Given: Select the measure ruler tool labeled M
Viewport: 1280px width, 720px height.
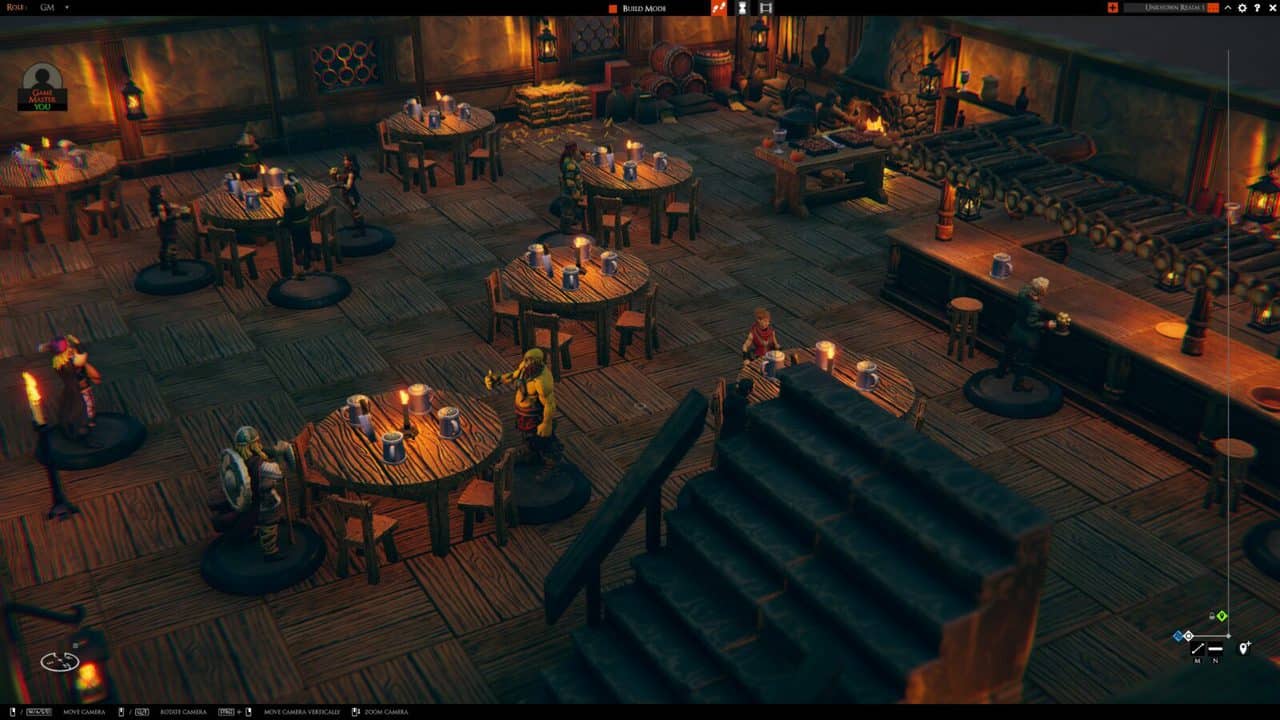Looking at the screenshot, I should click(1198, 649).
